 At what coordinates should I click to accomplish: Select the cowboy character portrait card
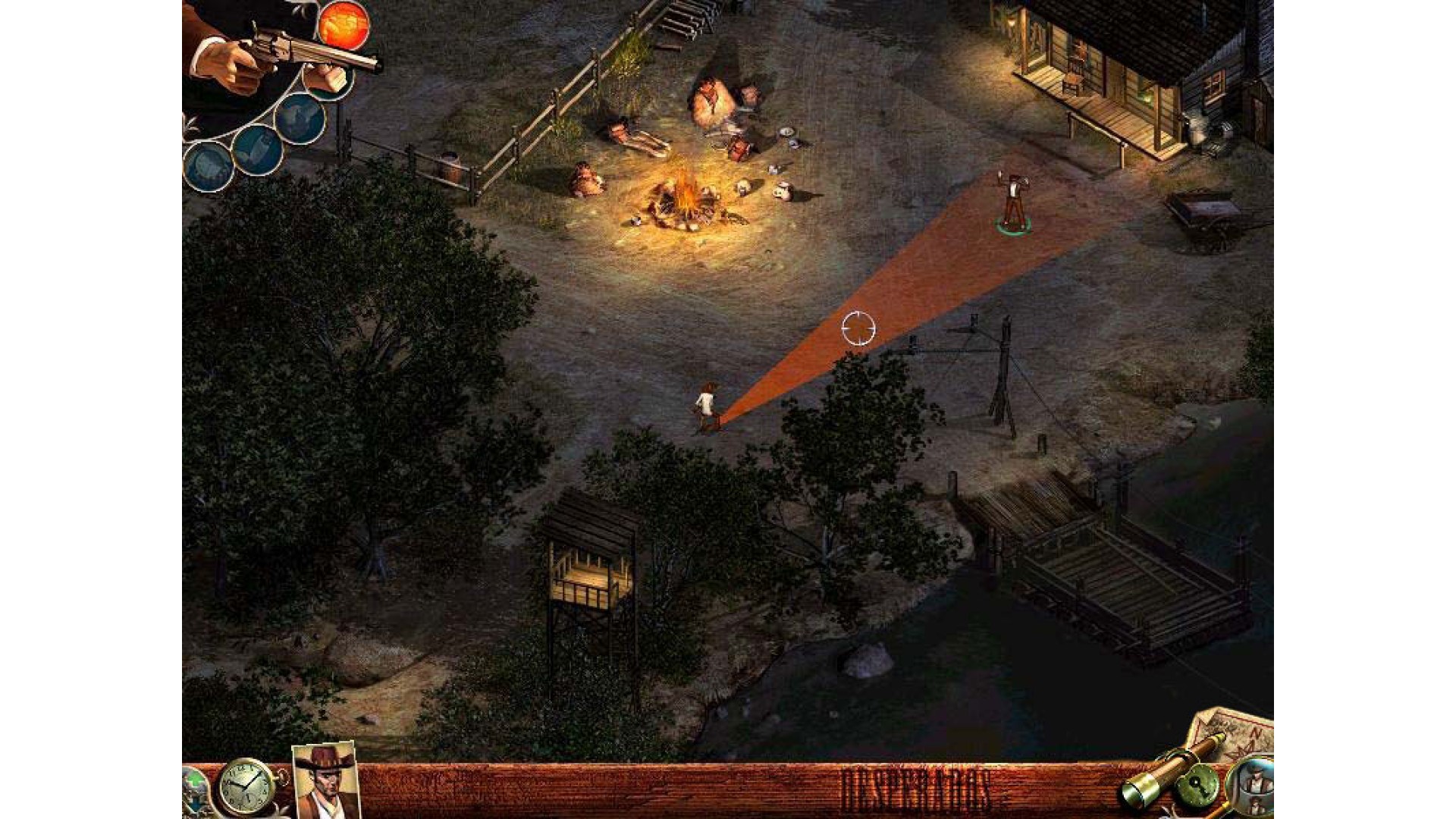click(x=326, y=781)
